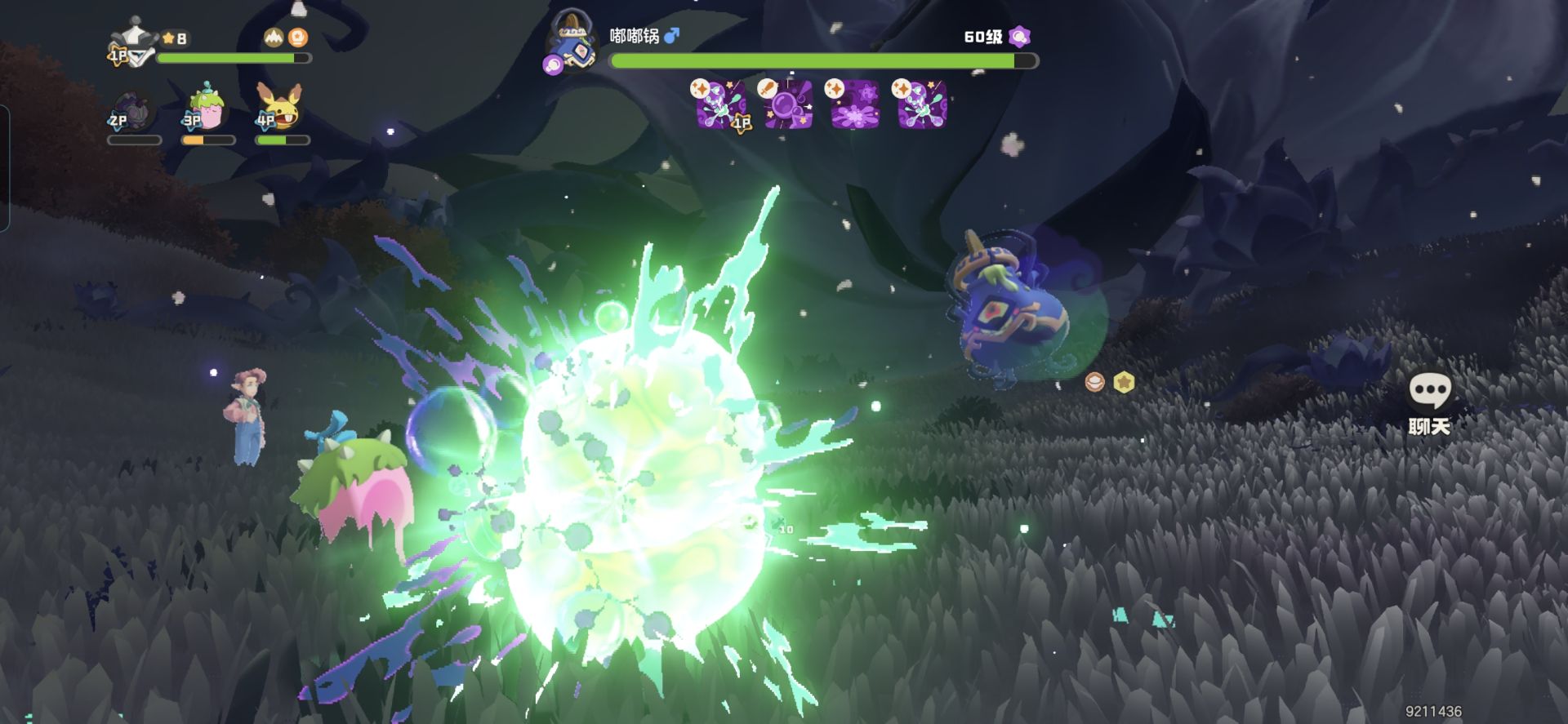View the last poison skull skill icon
This screenshot has height=724, width=1568.
pos(921,104)
